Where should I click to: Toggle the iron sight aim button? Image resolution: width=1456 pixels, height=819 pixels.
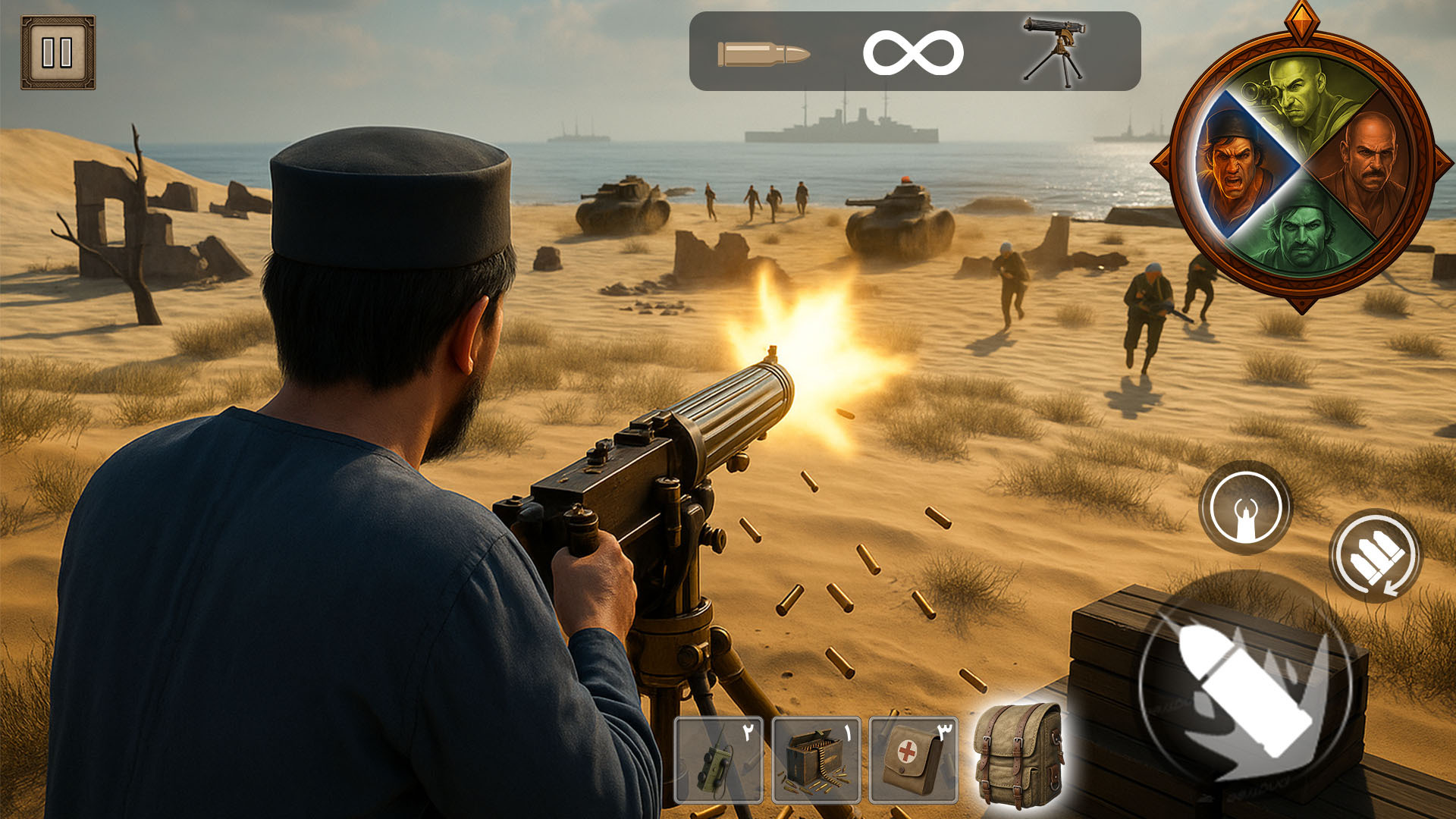click(x=1245, y=507)
